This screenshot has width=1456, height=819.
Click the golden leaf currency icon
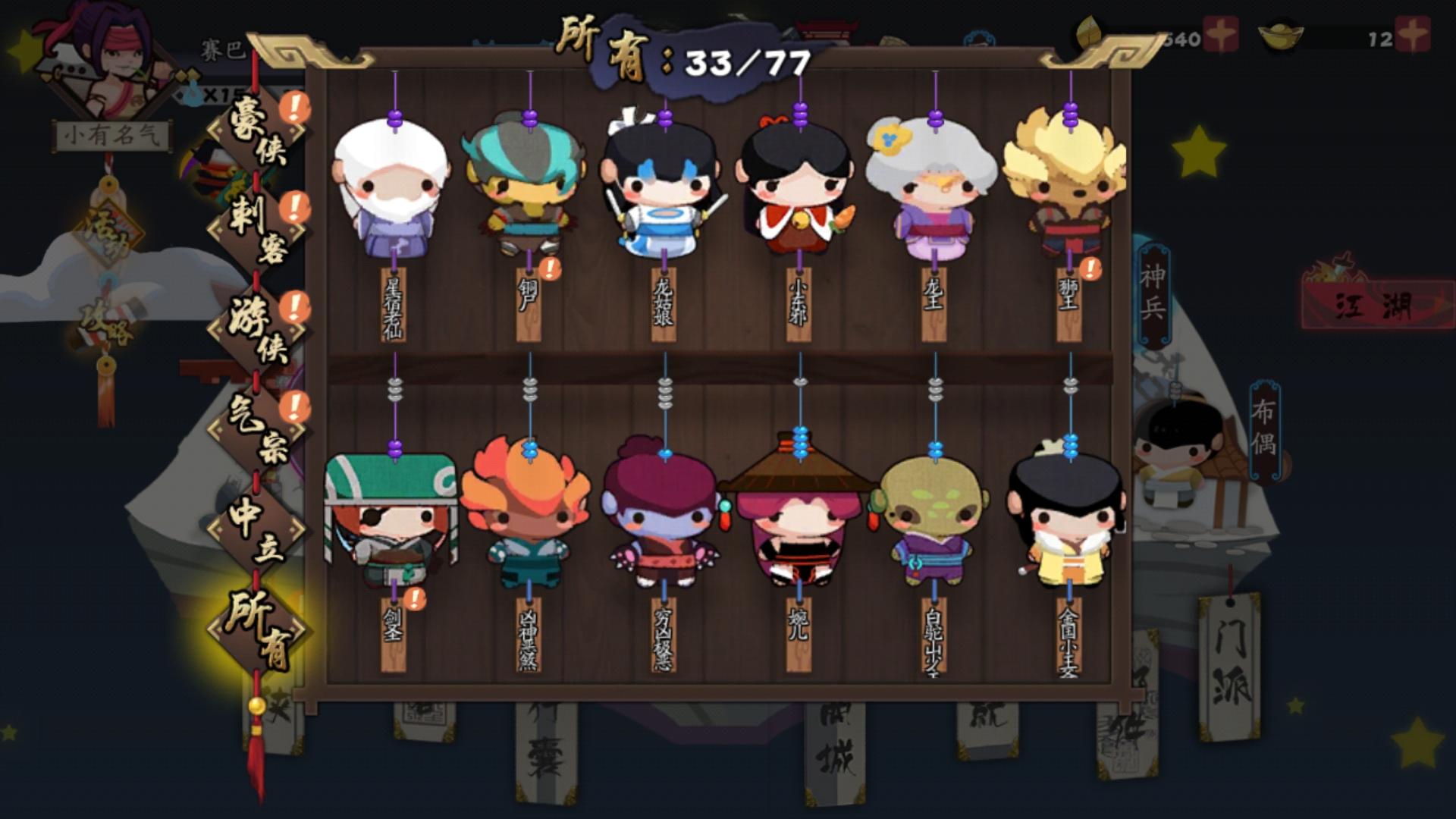[1088, 32]
